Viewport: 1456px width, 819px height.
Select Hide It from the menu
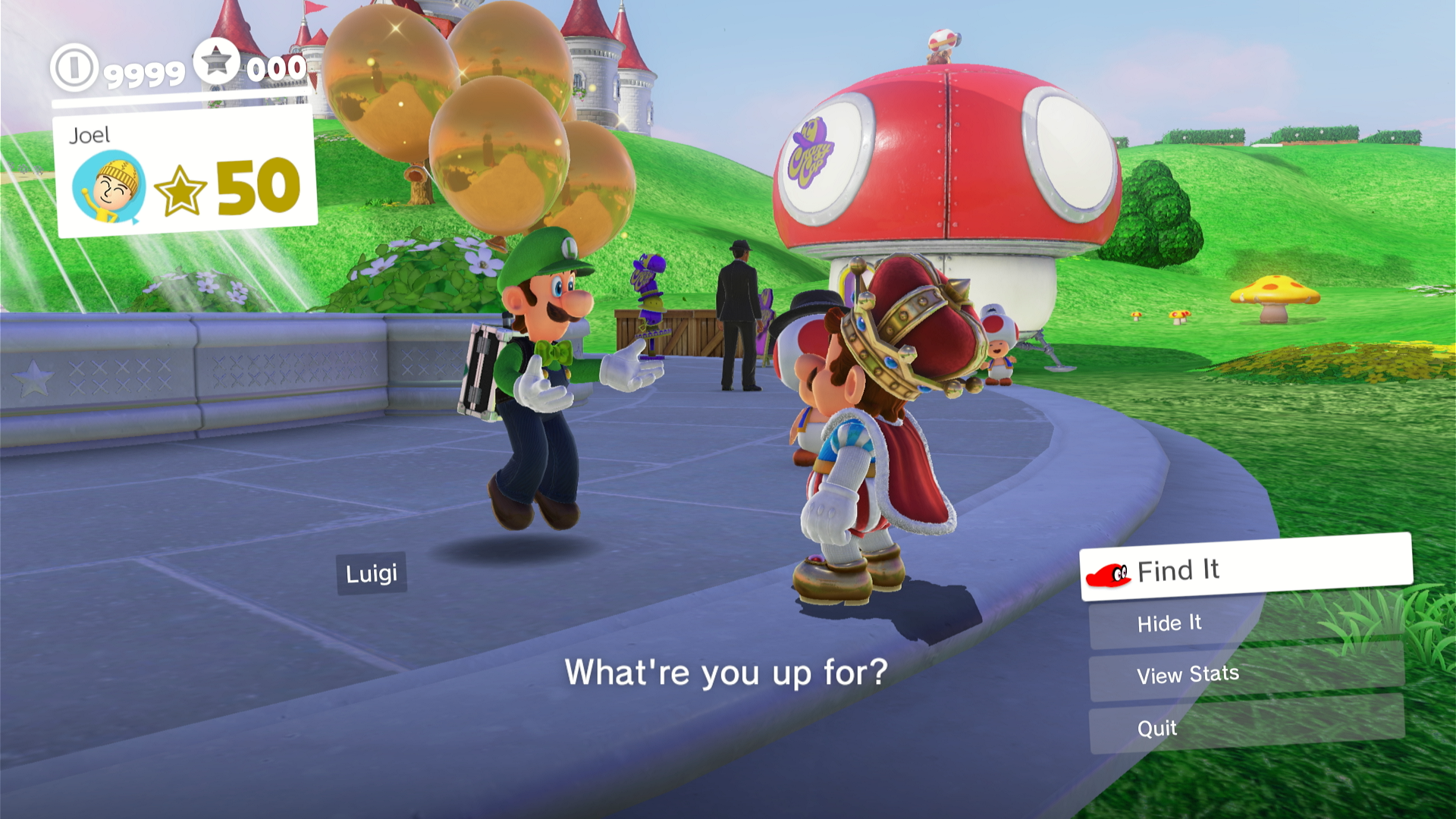coord(1245,623)
